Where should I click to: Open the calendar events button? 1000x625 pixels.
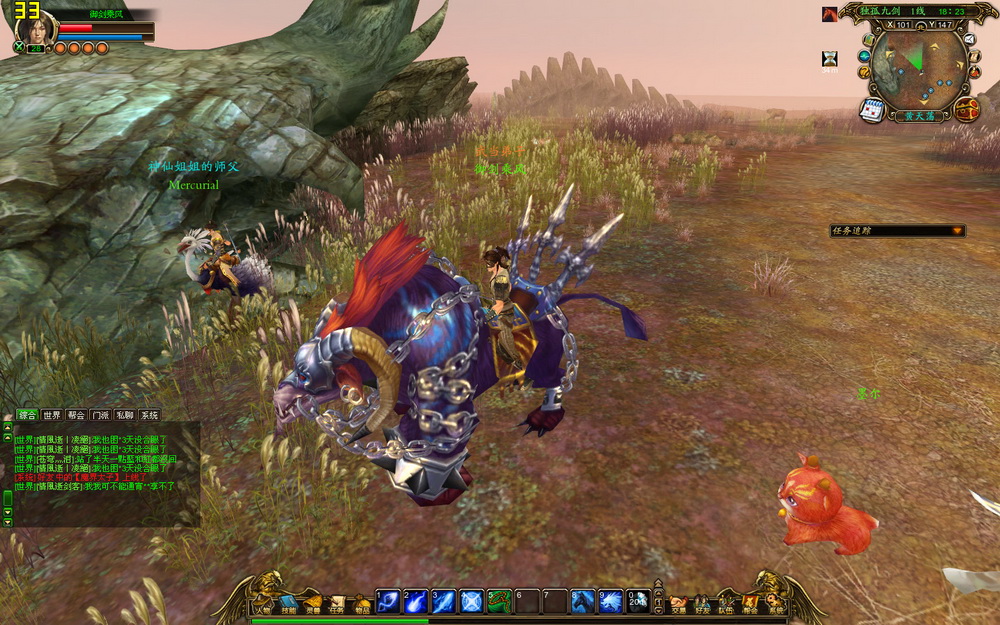click(871, 109)
